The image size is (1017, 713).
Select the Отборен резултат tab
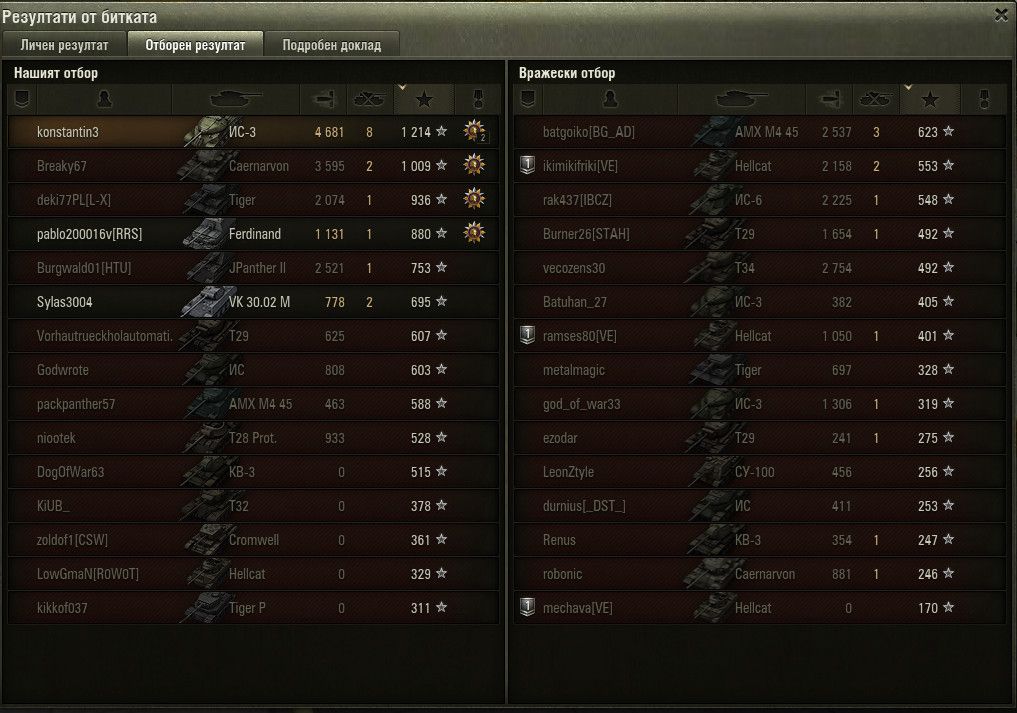[x=195, y=45]
